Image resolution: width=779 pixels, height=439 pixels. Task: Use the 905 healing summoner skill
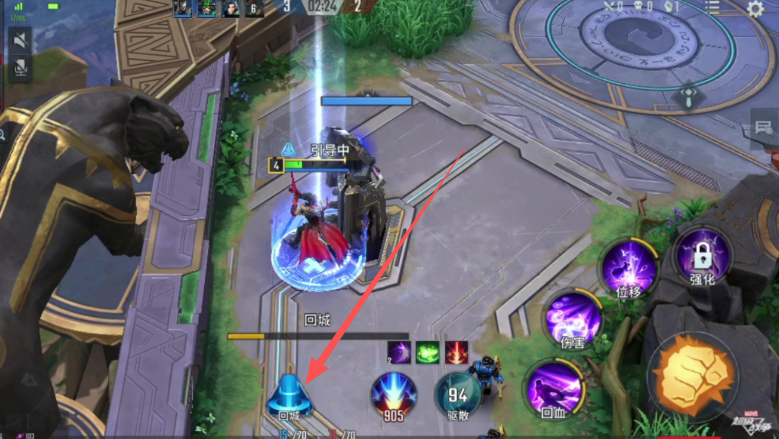394,395
